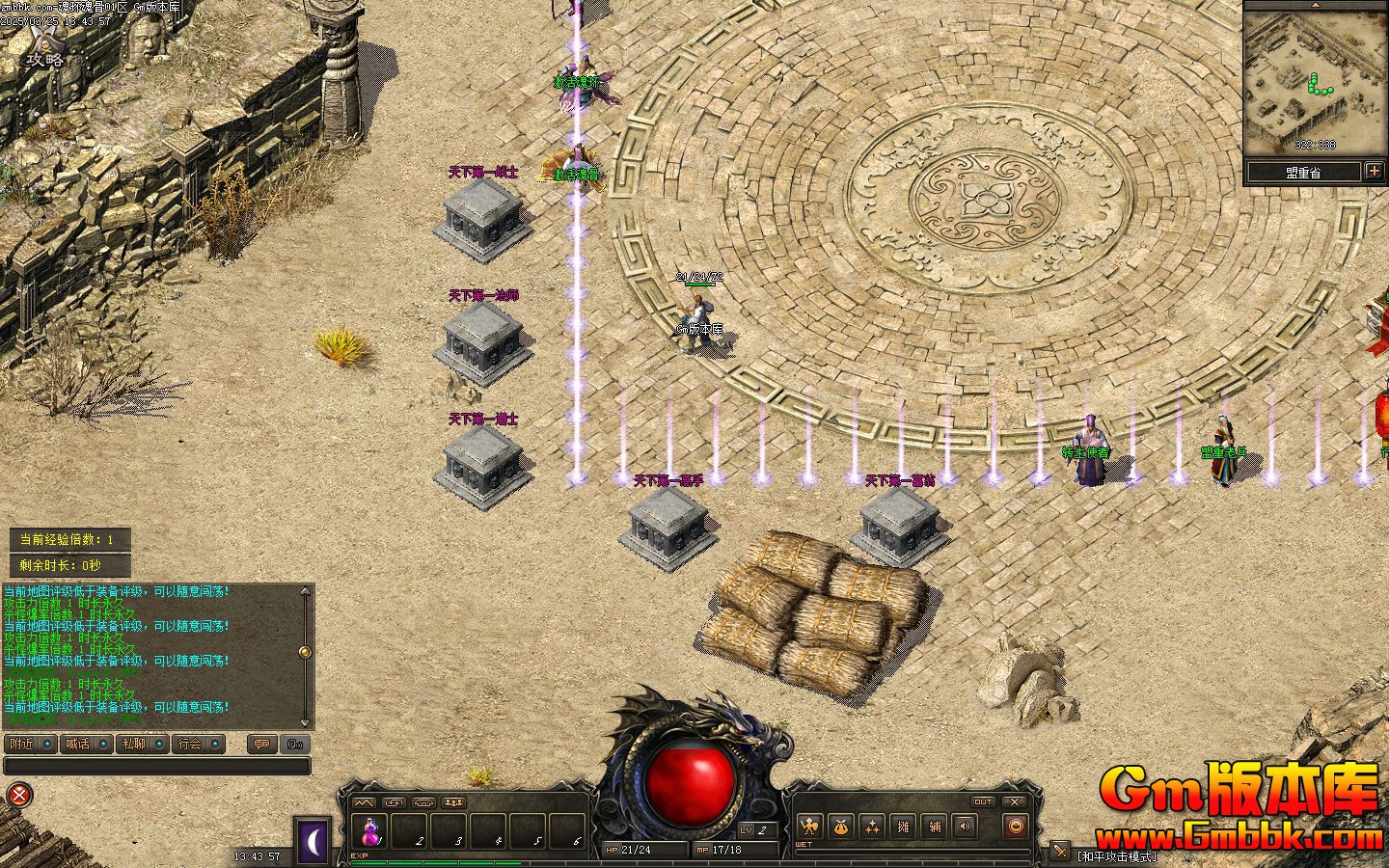The height and width of the screenshot is (868, 1389).
Task: Open the 攻略 strategy guide
Action: tap(44, 48)
